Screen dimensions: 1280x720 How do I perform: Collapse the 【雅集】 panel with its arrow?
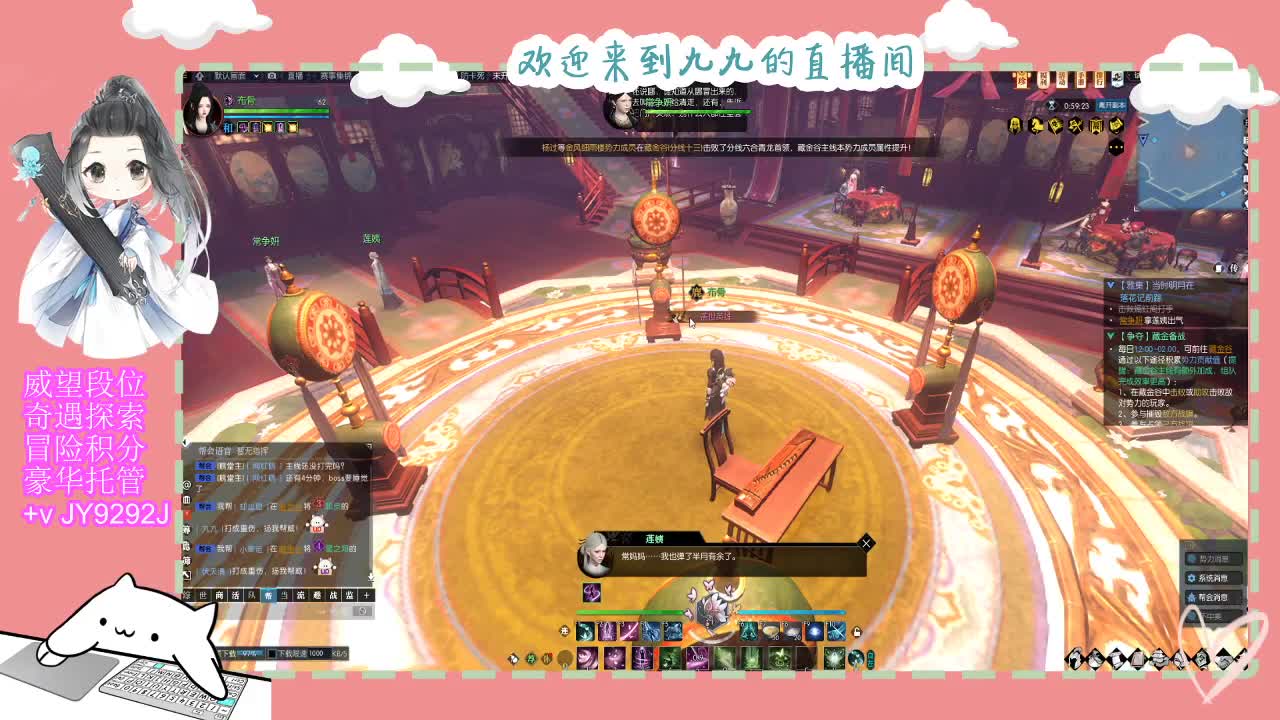pyautogui.click(x=1110, y=285)
